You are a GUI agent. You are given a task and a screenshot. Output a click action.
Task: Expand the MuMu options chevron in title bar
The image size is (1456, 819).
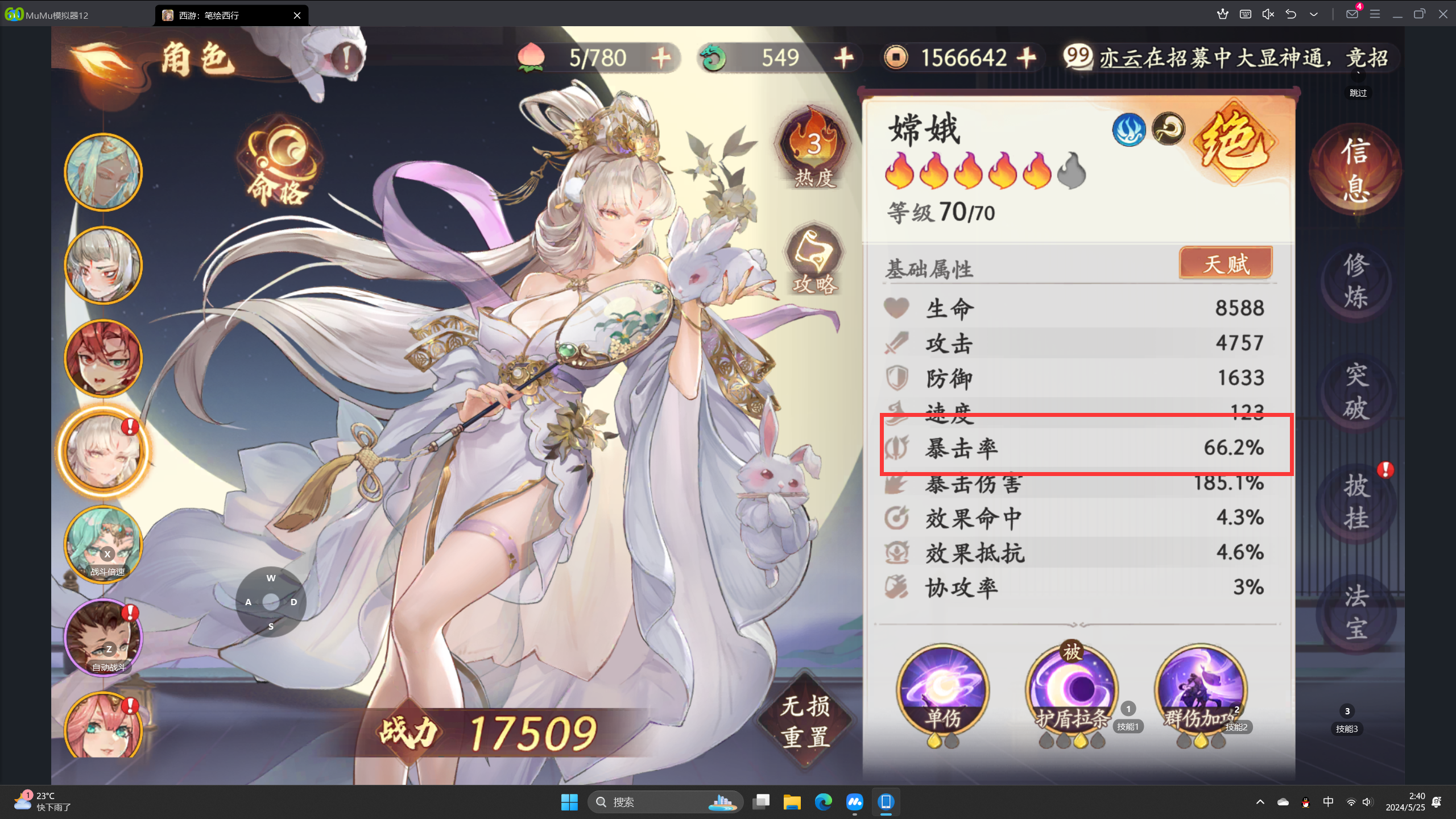pyautogui.click(x=1313, y=14)
